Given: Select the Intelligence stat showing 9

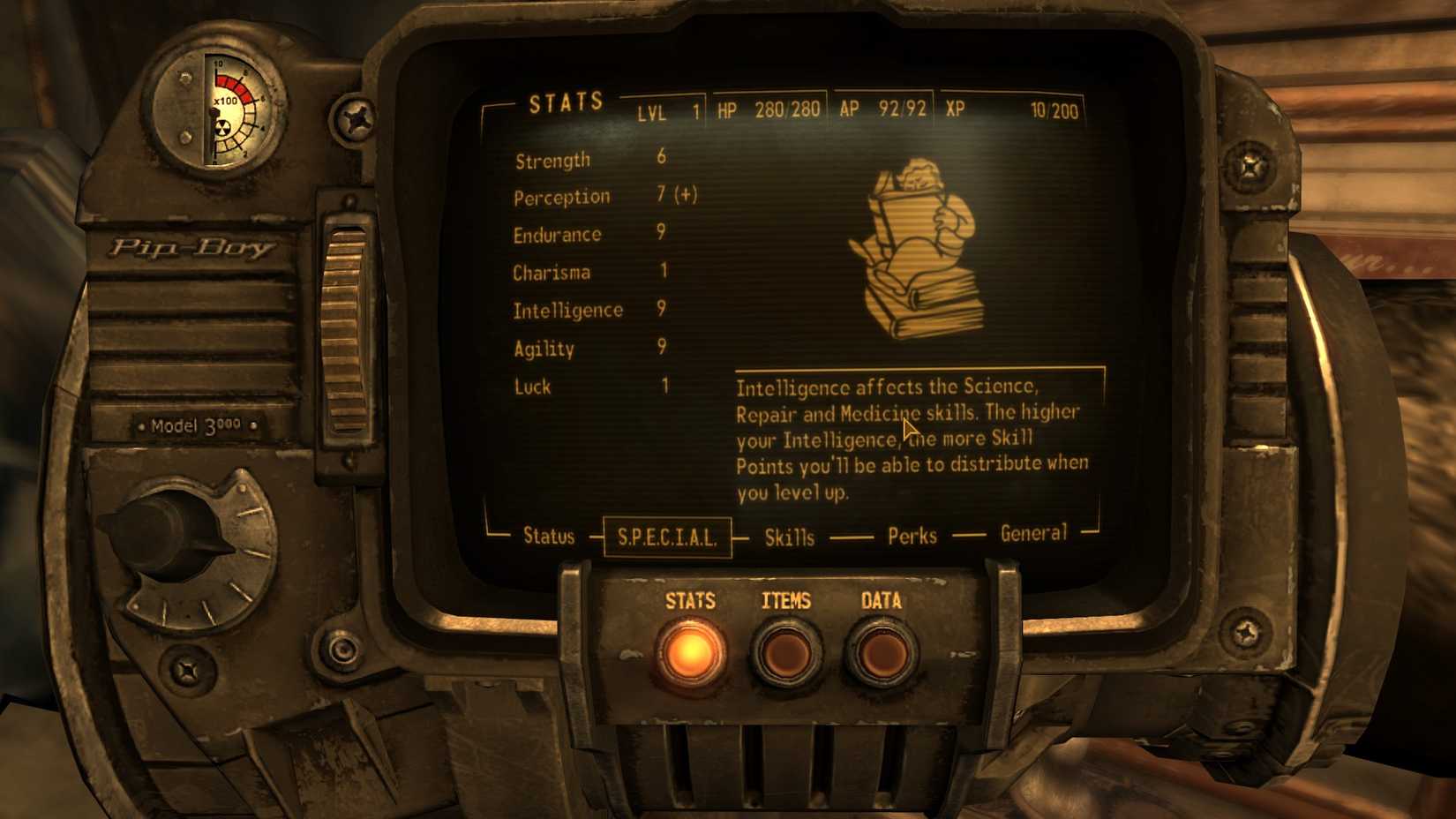Looking at the screenshot, I should click(x=567, y=310).
